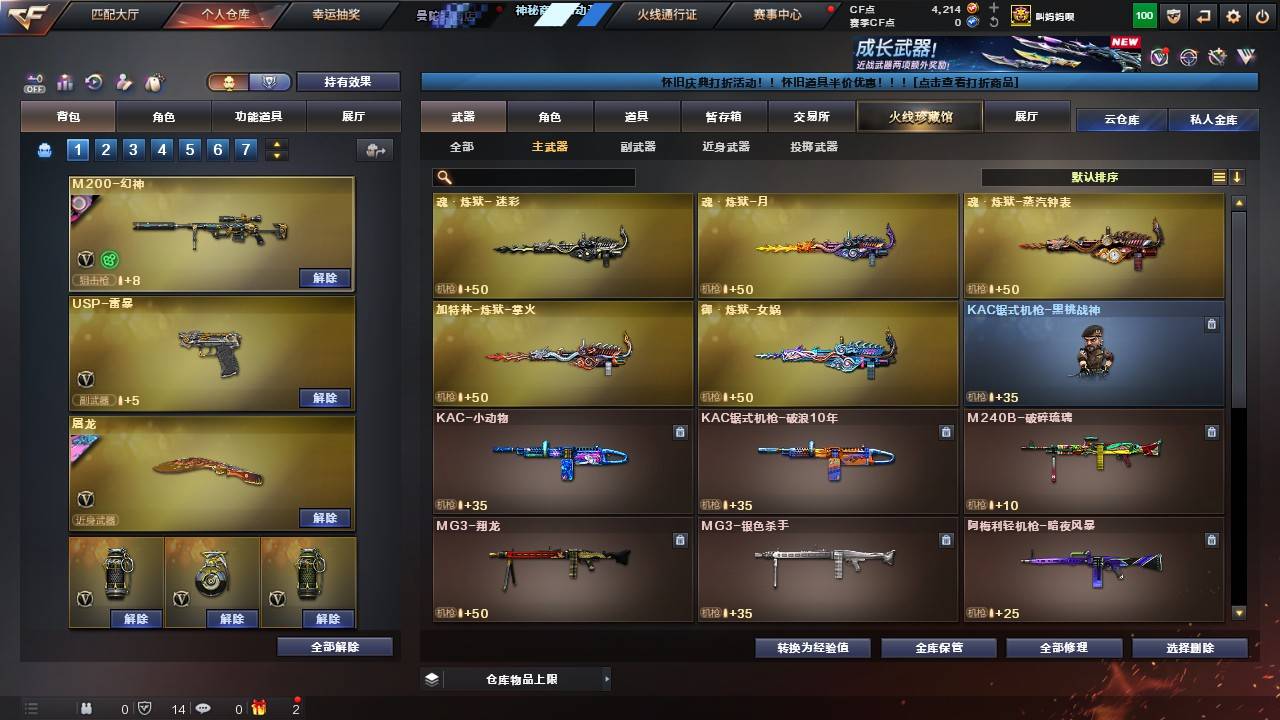This screenshot has width=1280, height=720.
Task: Click the 转换为经验值 button at bottom
Action: [x=810, y=647]
